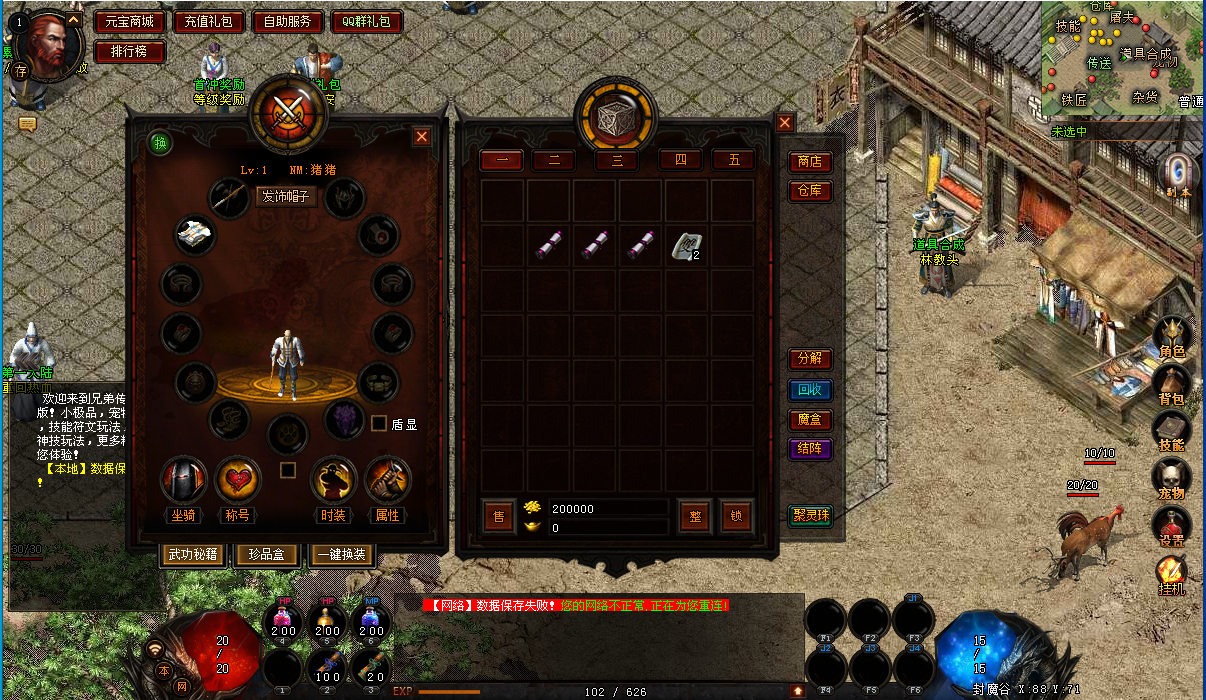Screen dimensions: 1206x700
Task: Switch to bag tab 五
Action: 733,160
